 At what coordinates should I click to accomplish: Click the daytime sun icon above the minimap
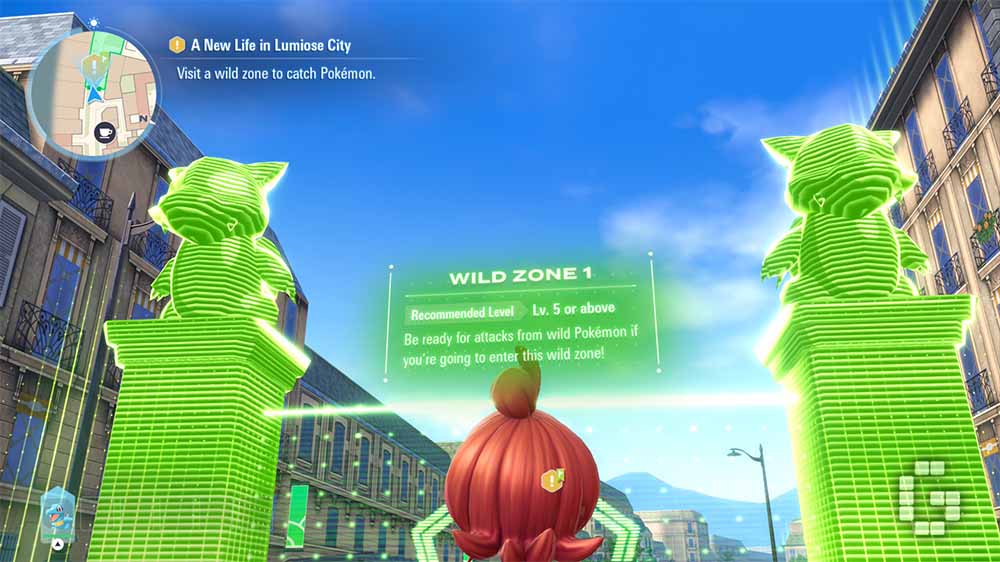(93, 21)
